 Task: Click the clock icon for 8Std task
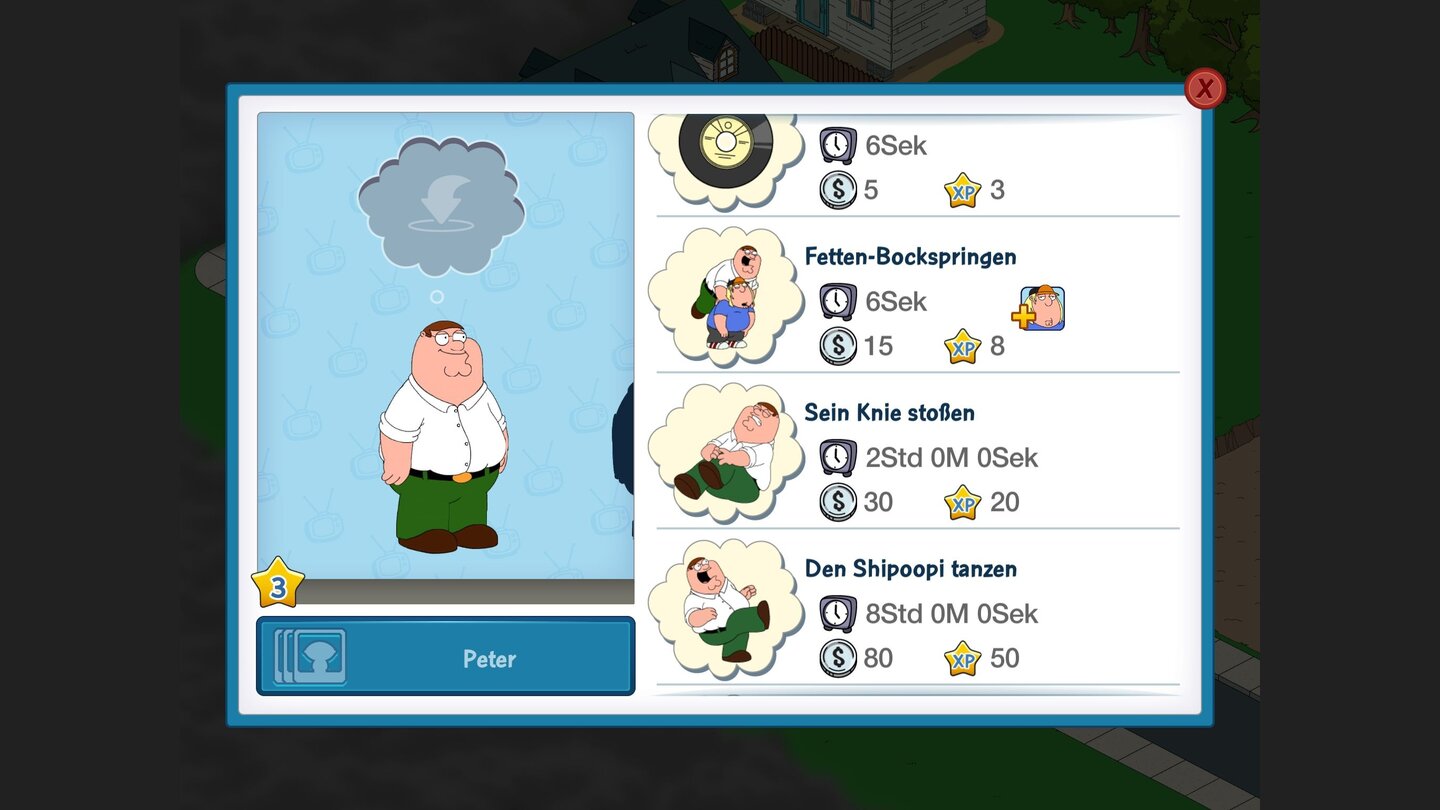pyautogui.click(x=837, y=612)
